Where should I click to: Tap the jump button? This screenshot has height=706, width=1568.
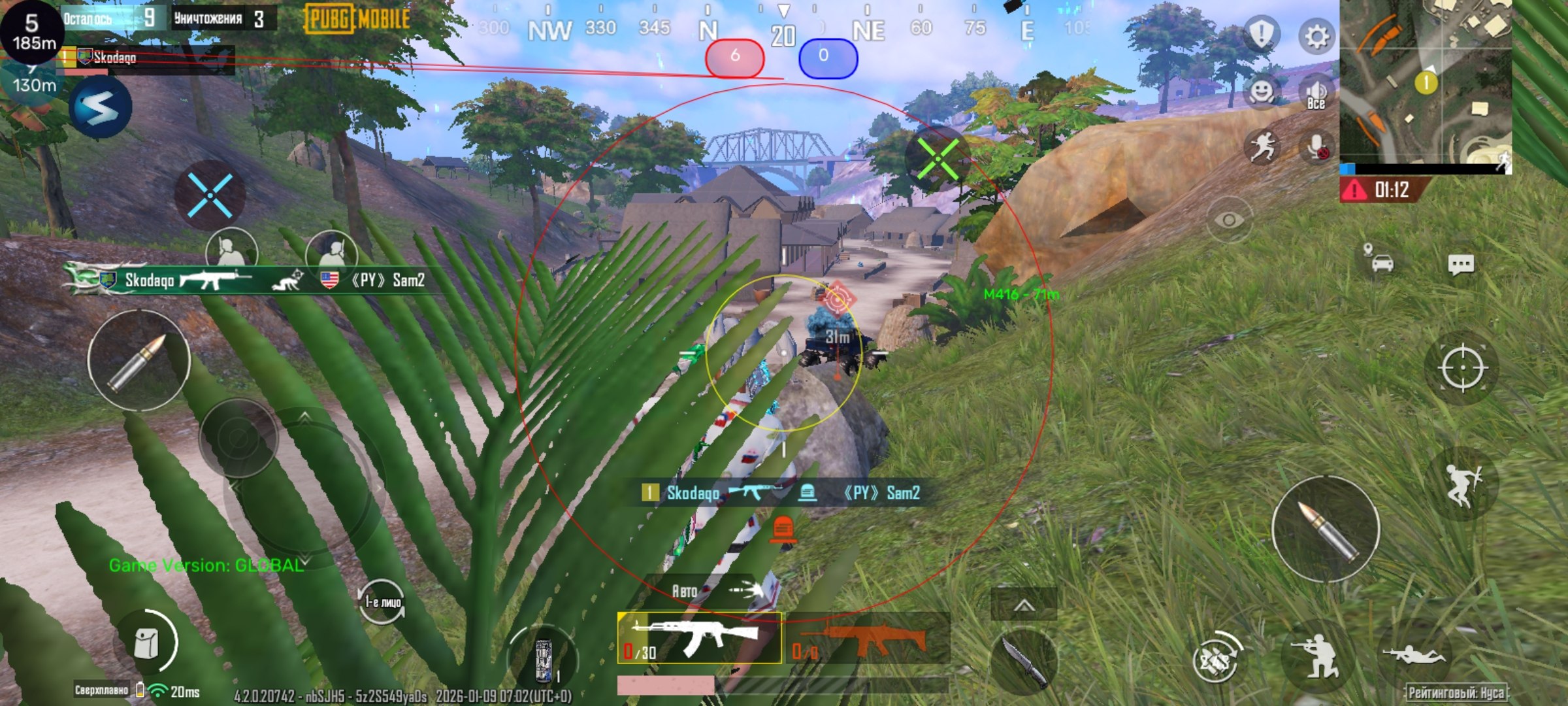(1462, 485)
